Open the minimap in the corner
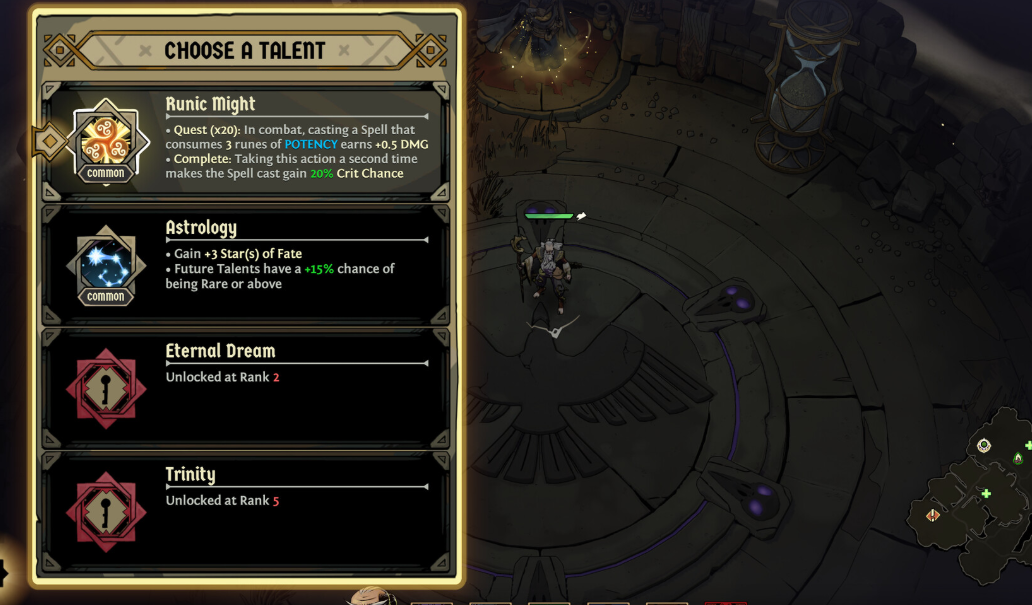This screenshot has height=605, width=1032. 972,495
